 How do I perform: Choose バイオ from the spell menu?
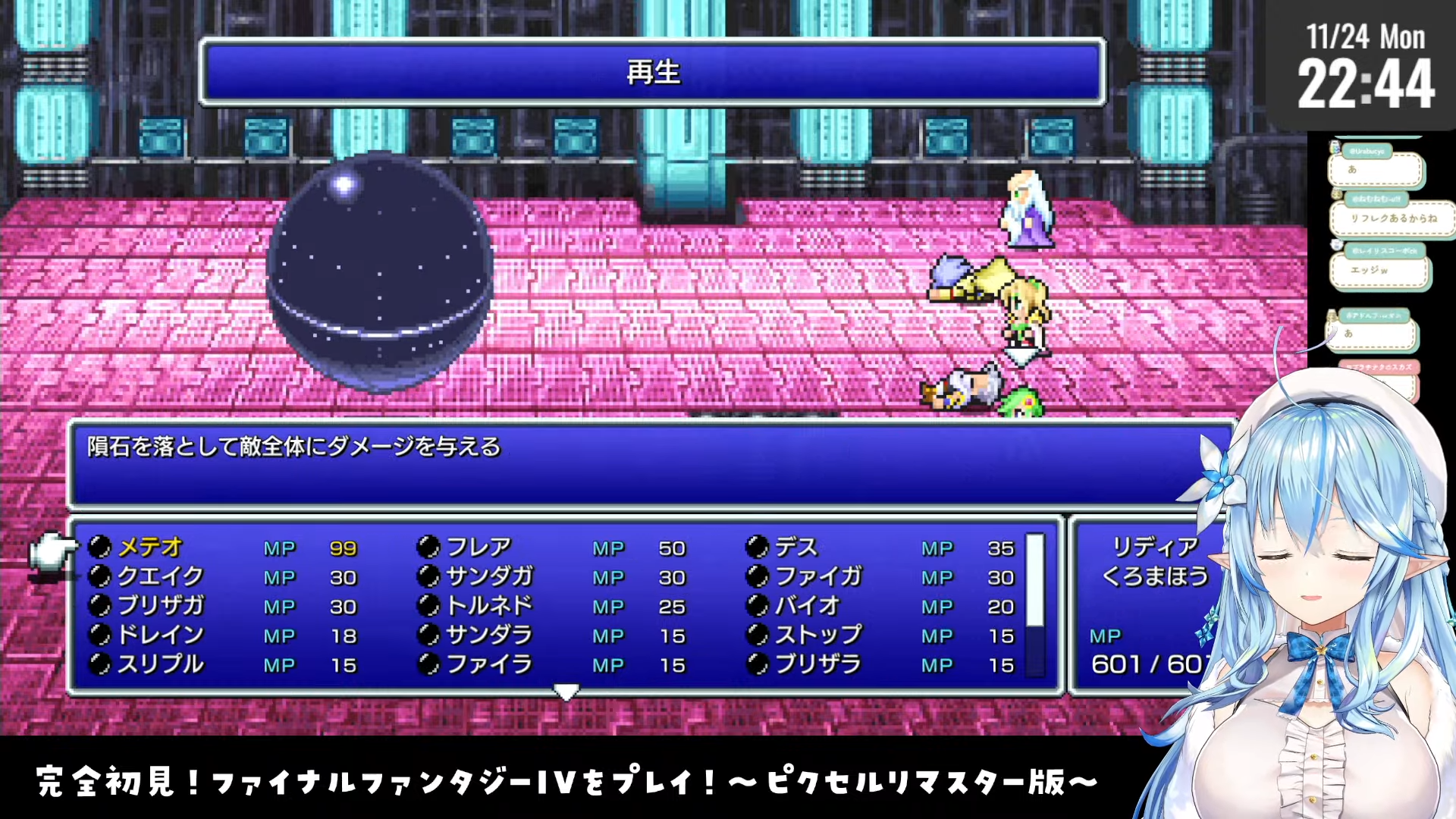click(x=808, y=606)
